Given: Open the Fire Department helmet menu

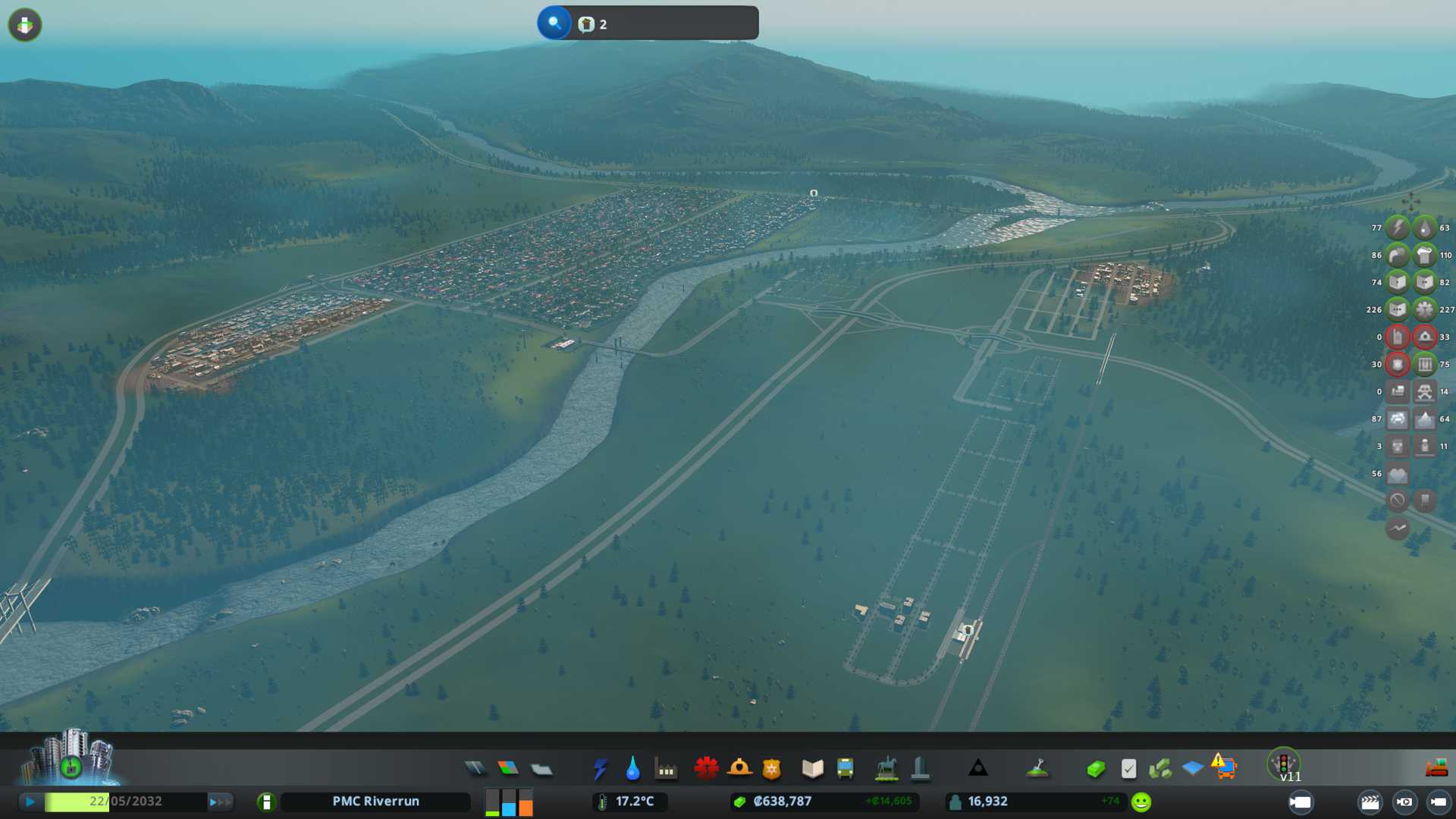Looking at the screenshot, I should tap(739, 769).
